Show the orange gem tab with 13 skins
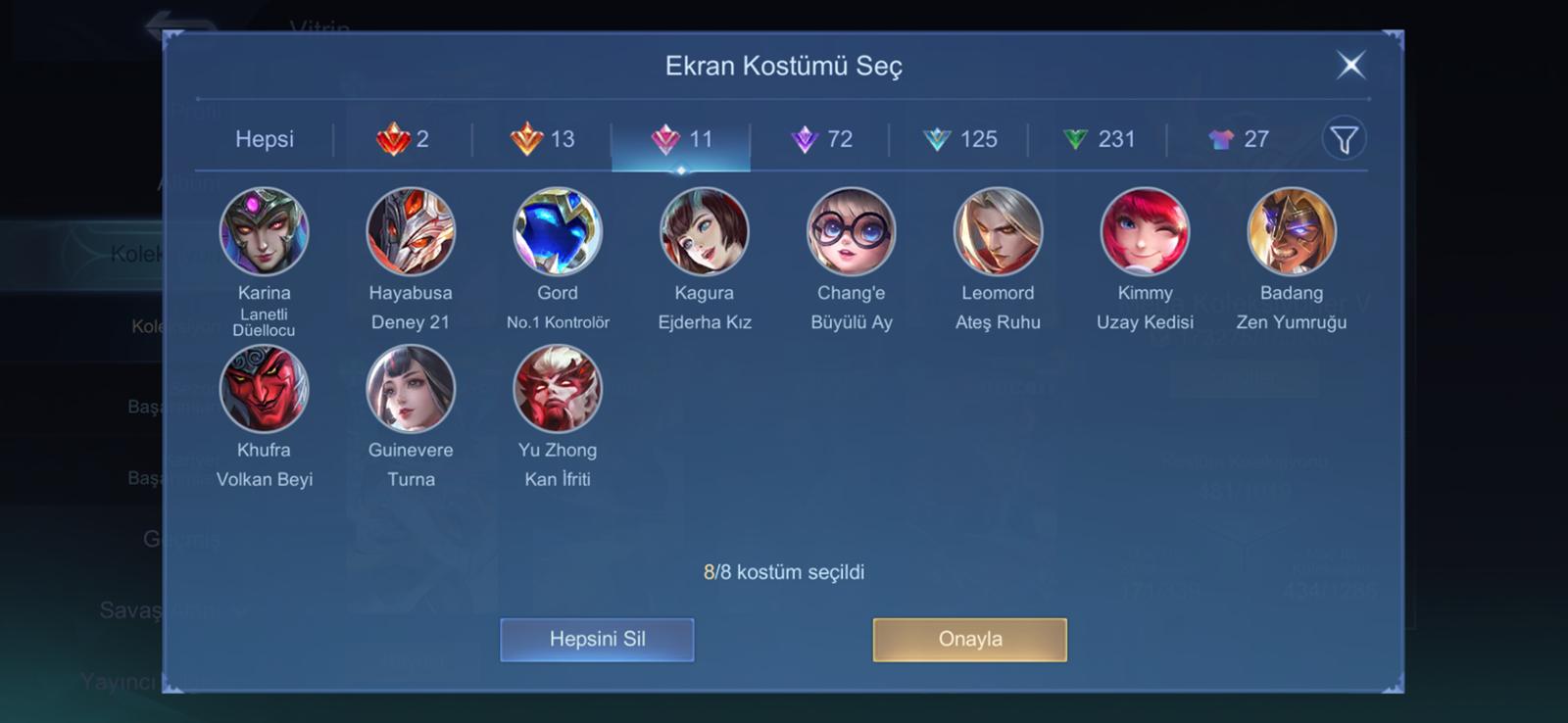Image resolution: width=1568 pixels, height=723 pixels. [542, 139]
